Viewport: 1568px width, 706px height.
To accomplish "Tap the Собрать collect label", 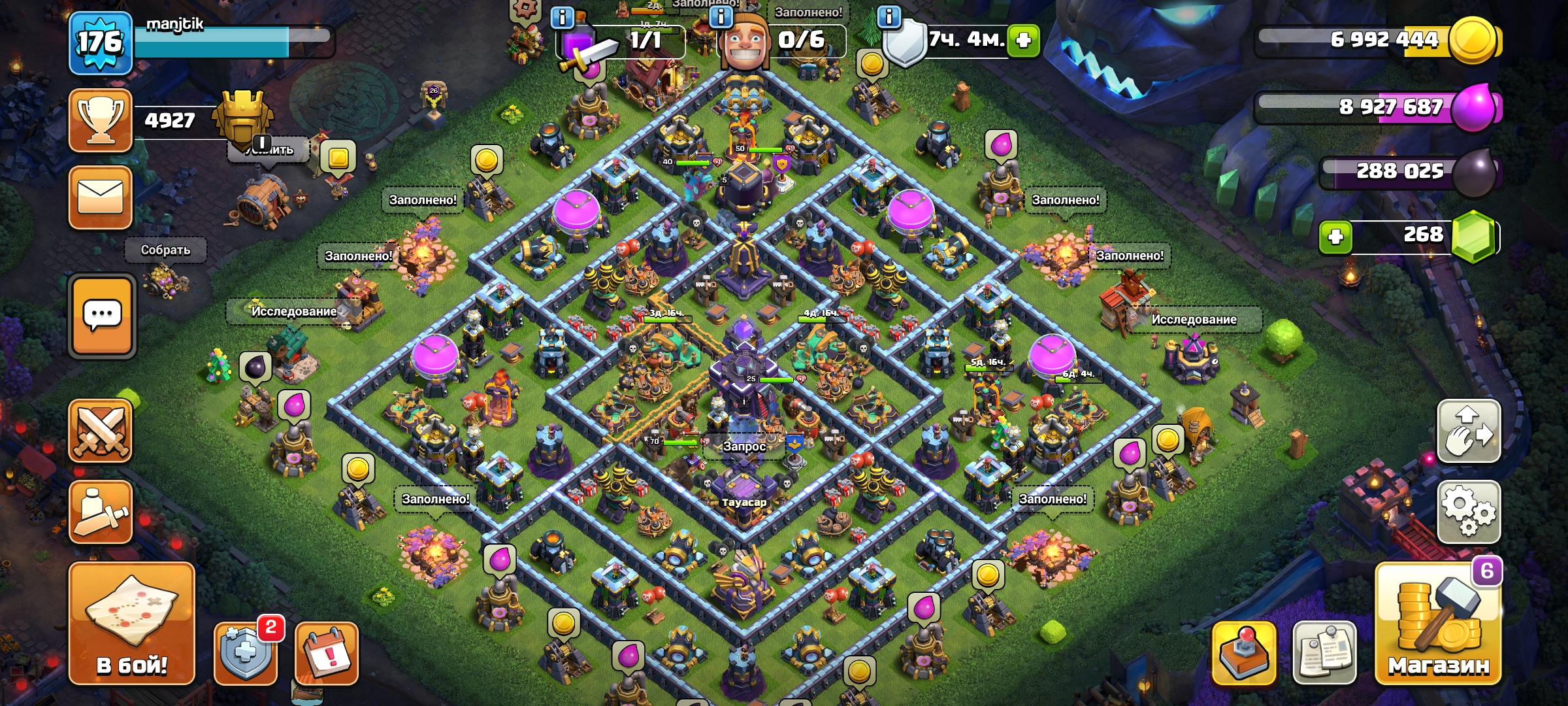I will click(166, 250).
